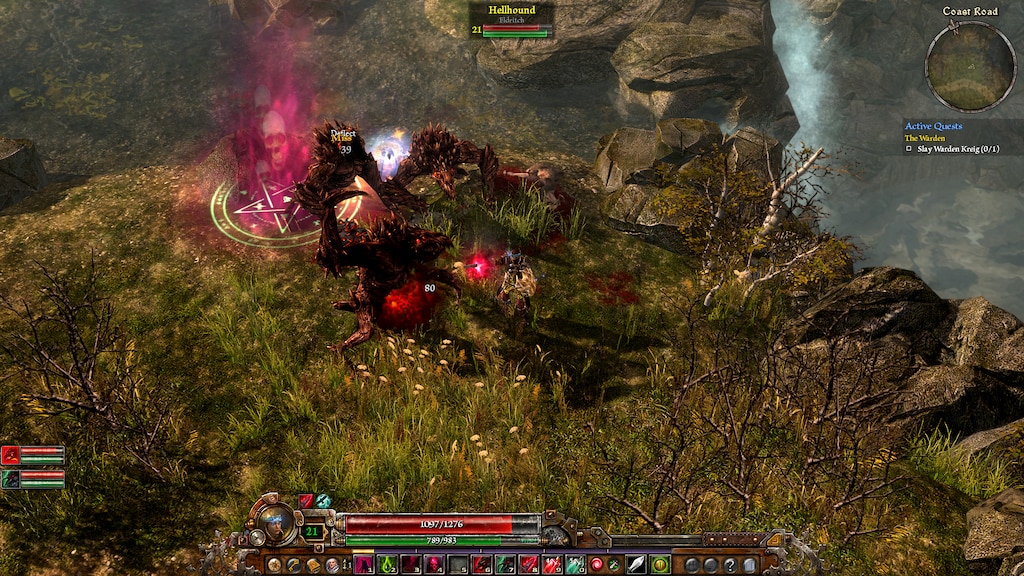1024x576 pixels.
Task: Open the compass map button
Action: (273, 565)
